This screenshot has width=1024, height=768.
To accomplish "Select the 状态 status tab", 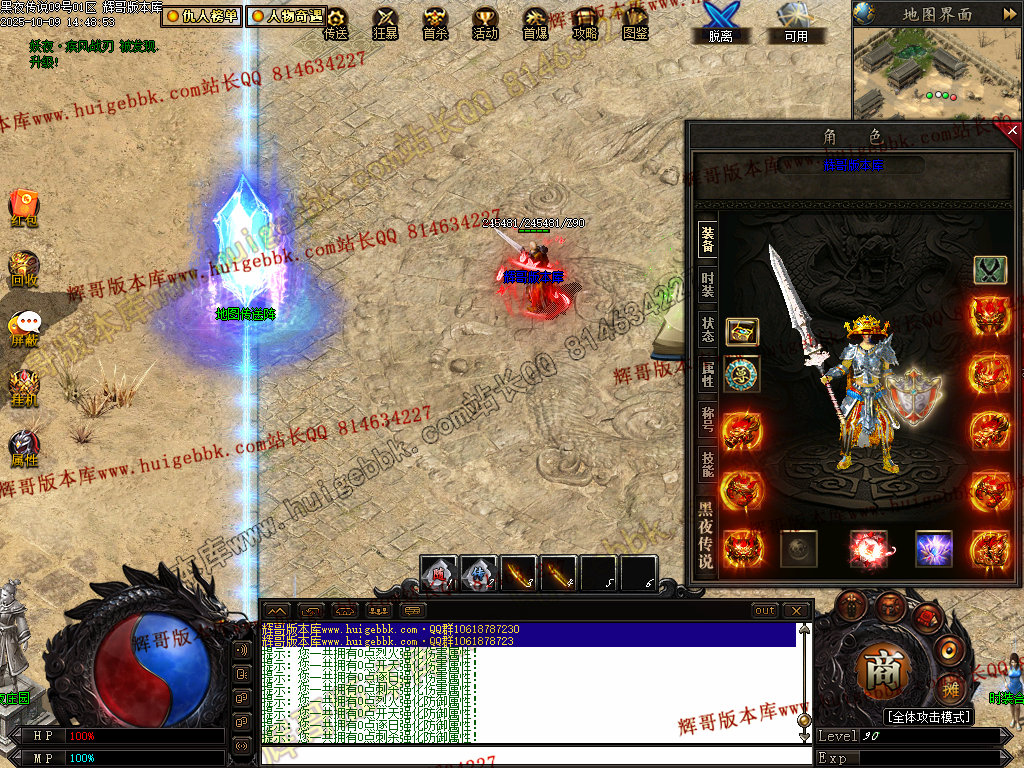I will (x=707, y=329).
